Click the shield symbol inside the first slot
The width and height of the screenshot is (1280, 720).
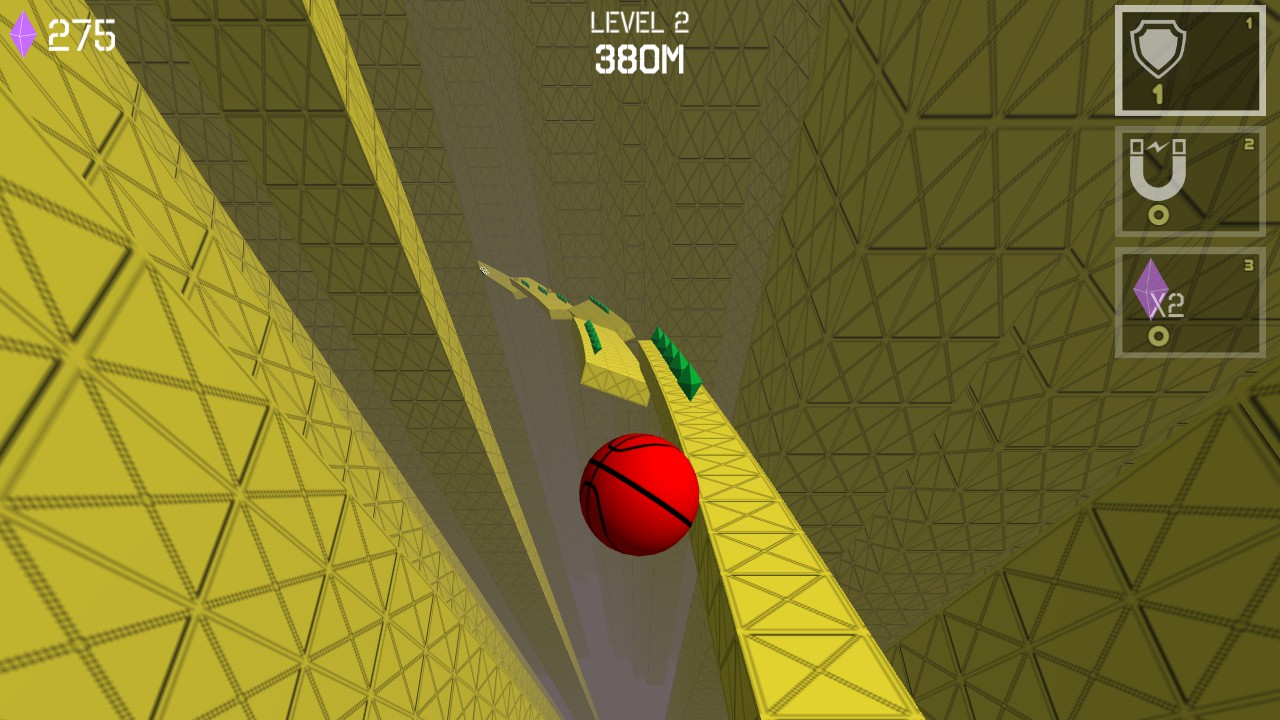click(1160, 48)
